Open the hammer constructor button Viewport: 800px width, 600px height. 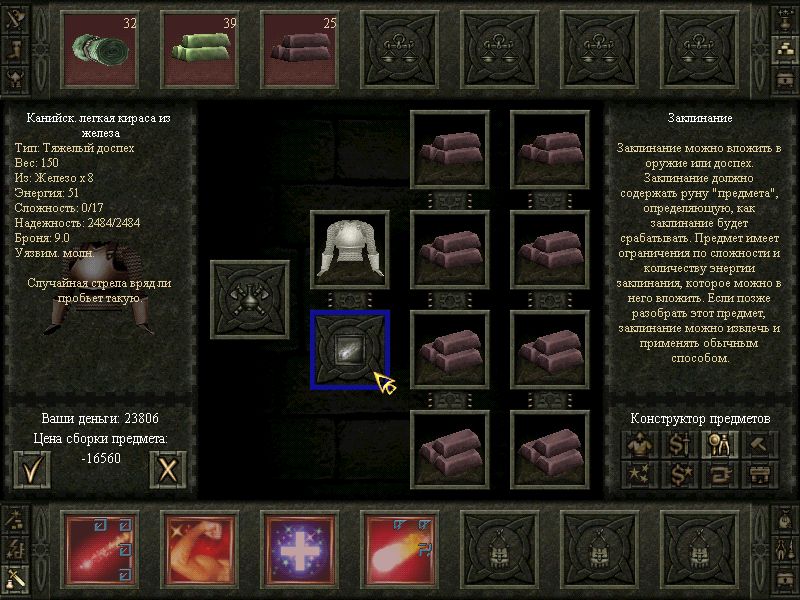(759, 444)
